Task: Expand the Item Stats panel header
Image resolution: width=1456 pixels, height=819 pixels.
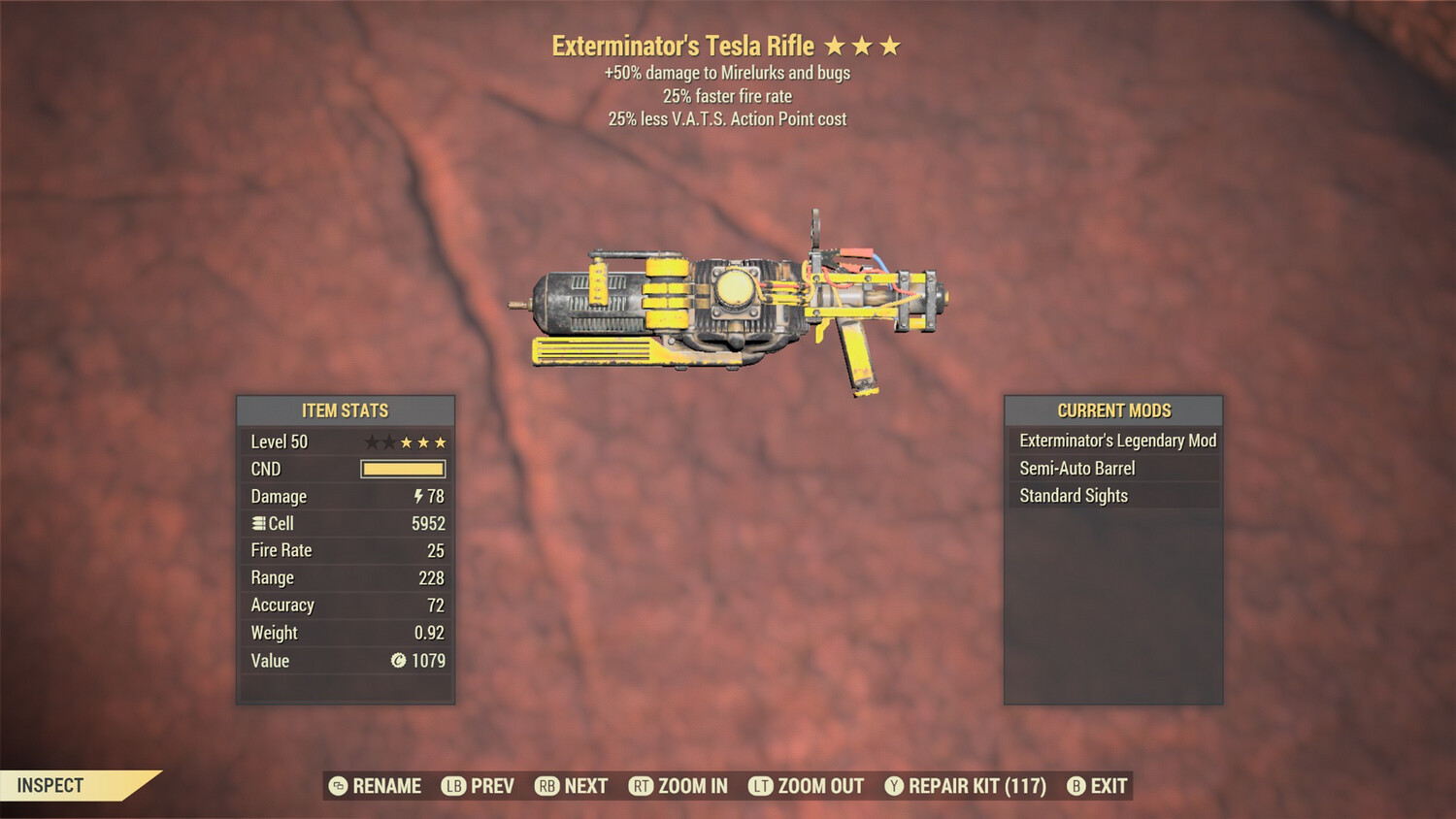Action: [x=346, y=409]
